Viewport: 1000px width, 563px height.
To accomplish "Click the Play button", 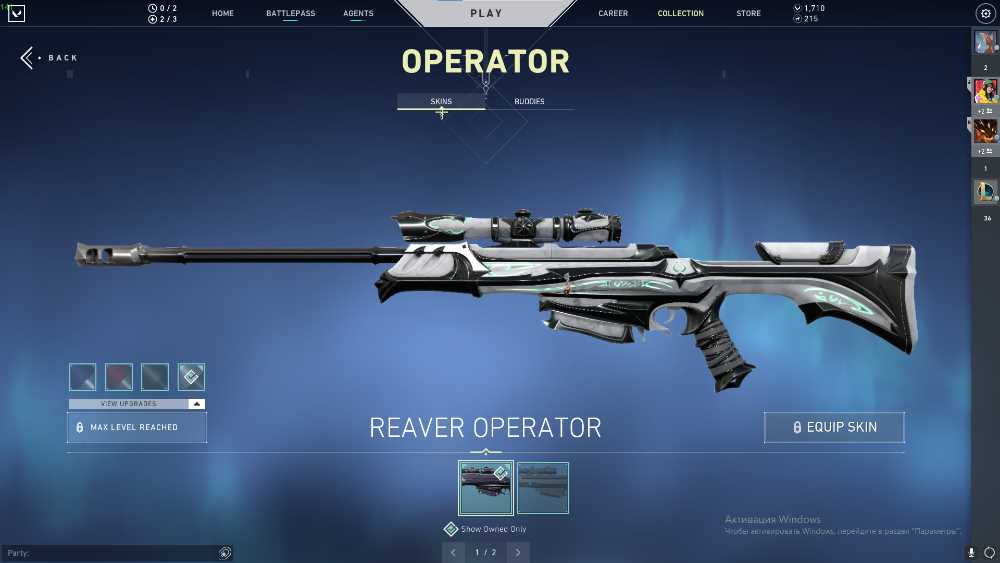I will (486, 14).
